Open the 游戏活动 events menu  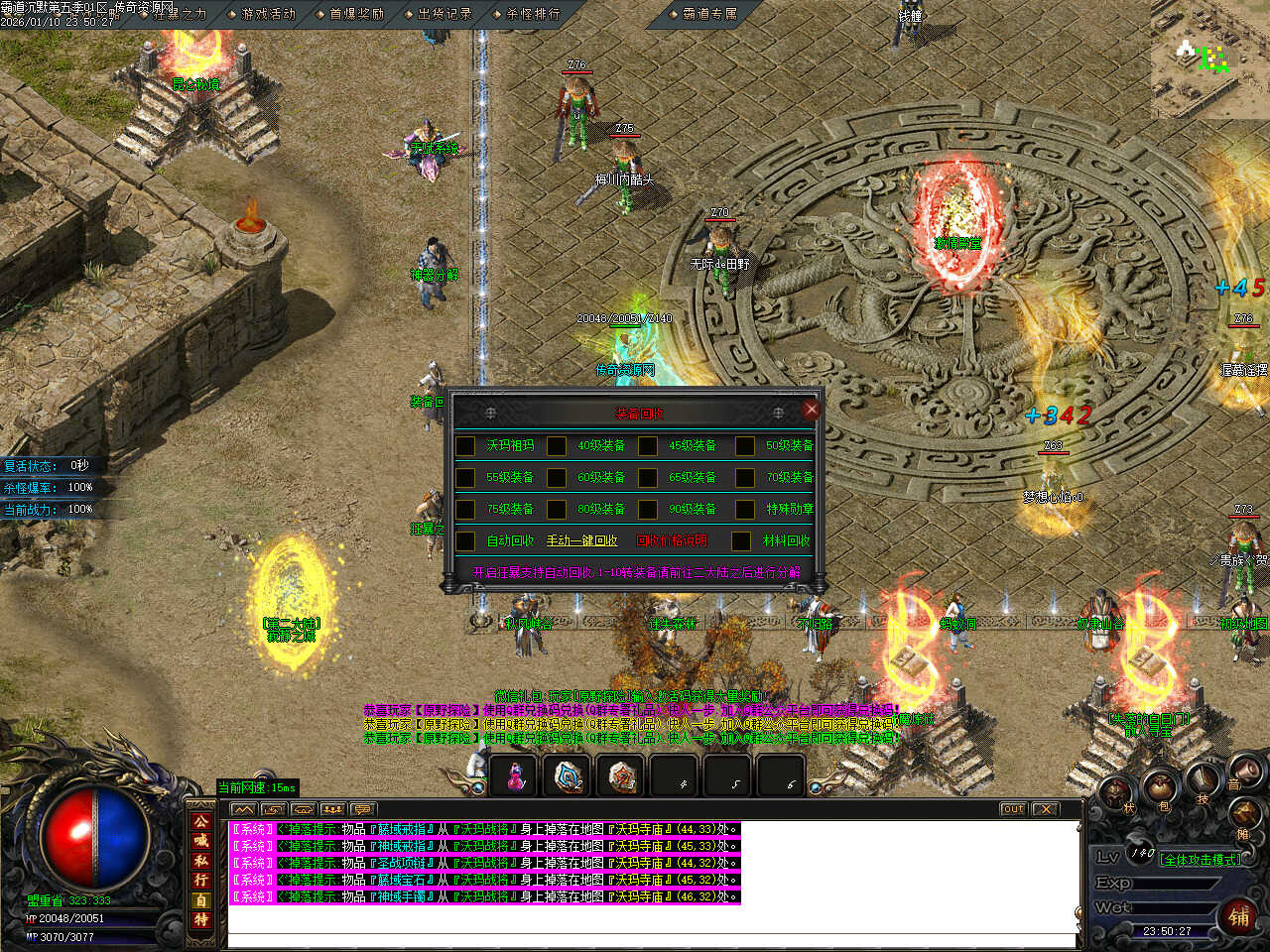tap(268, 14)
